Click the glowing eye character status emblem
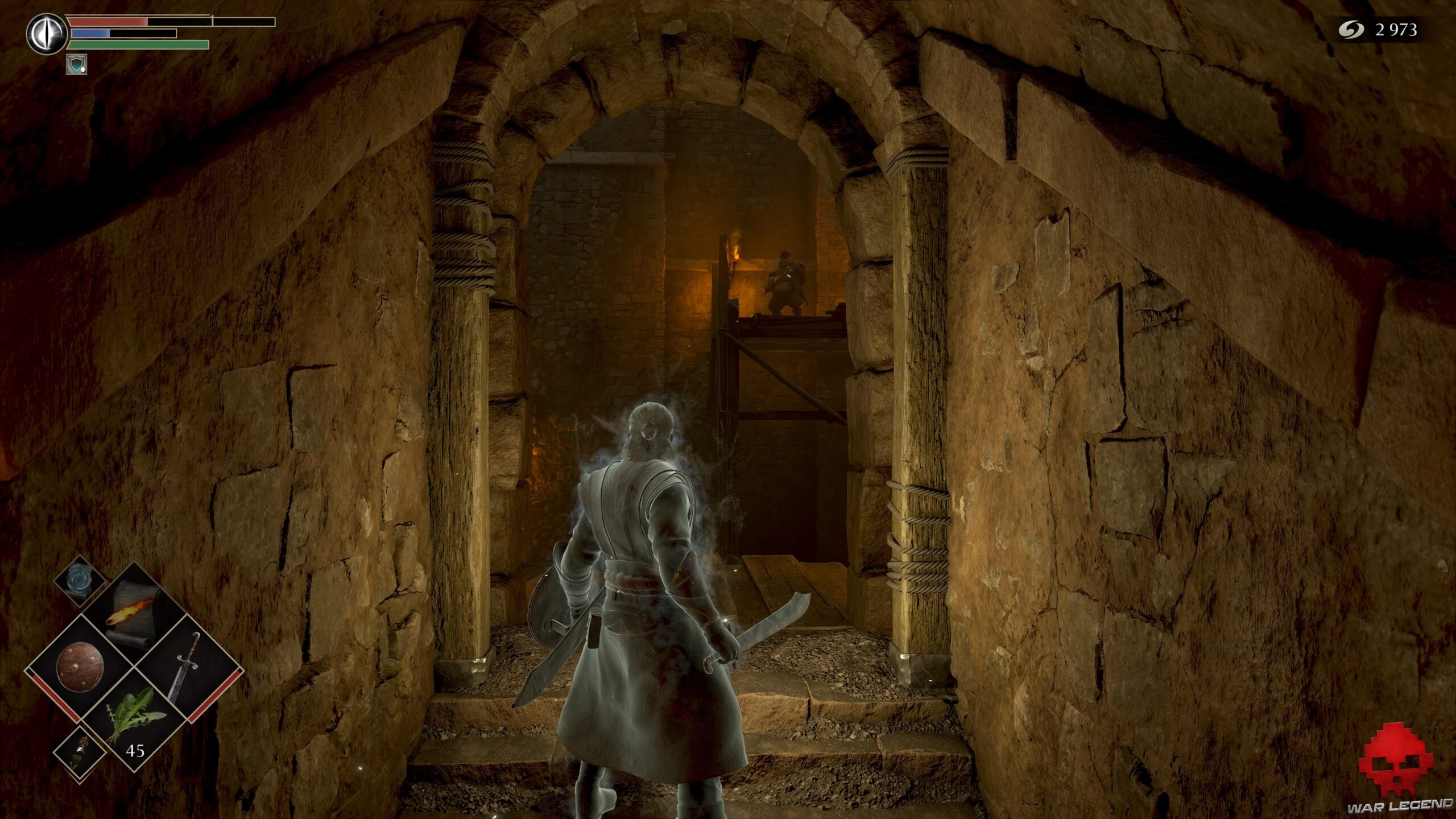The width and height of the screenshot is (1456, 819). (x=46, y=34)
